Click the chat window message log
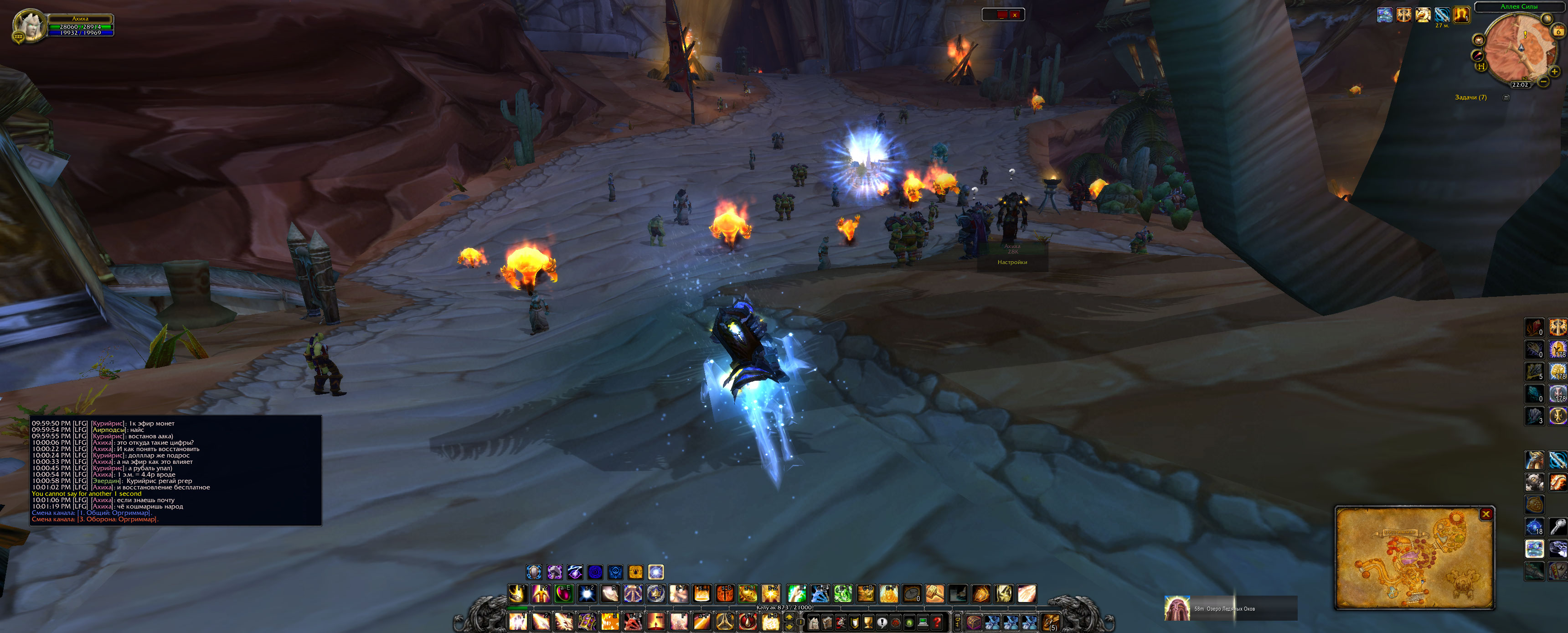 [x=175, y=470]
